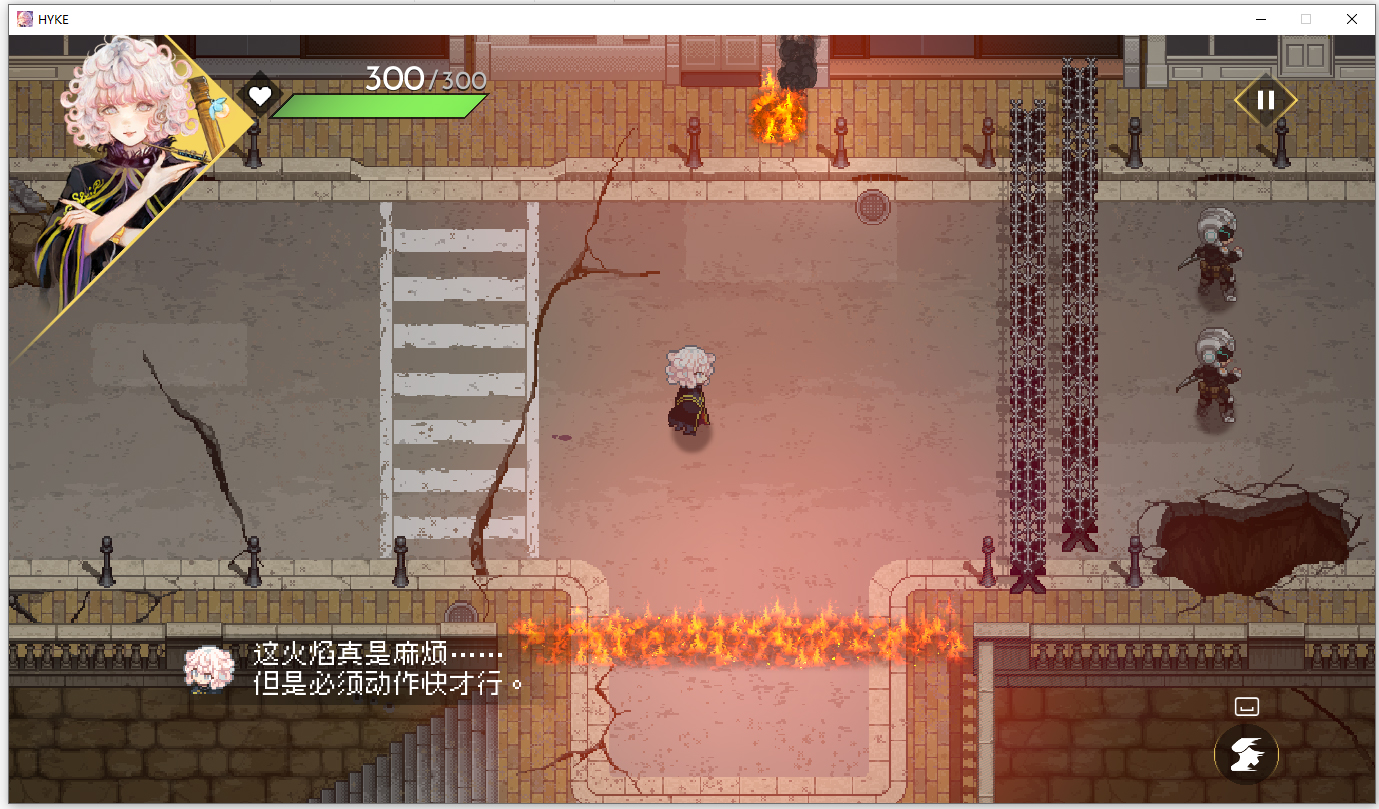The width and height of the screenshot is (1379, 809).
Task: Click the manhole cover on the street
Action: click(872, 205)
